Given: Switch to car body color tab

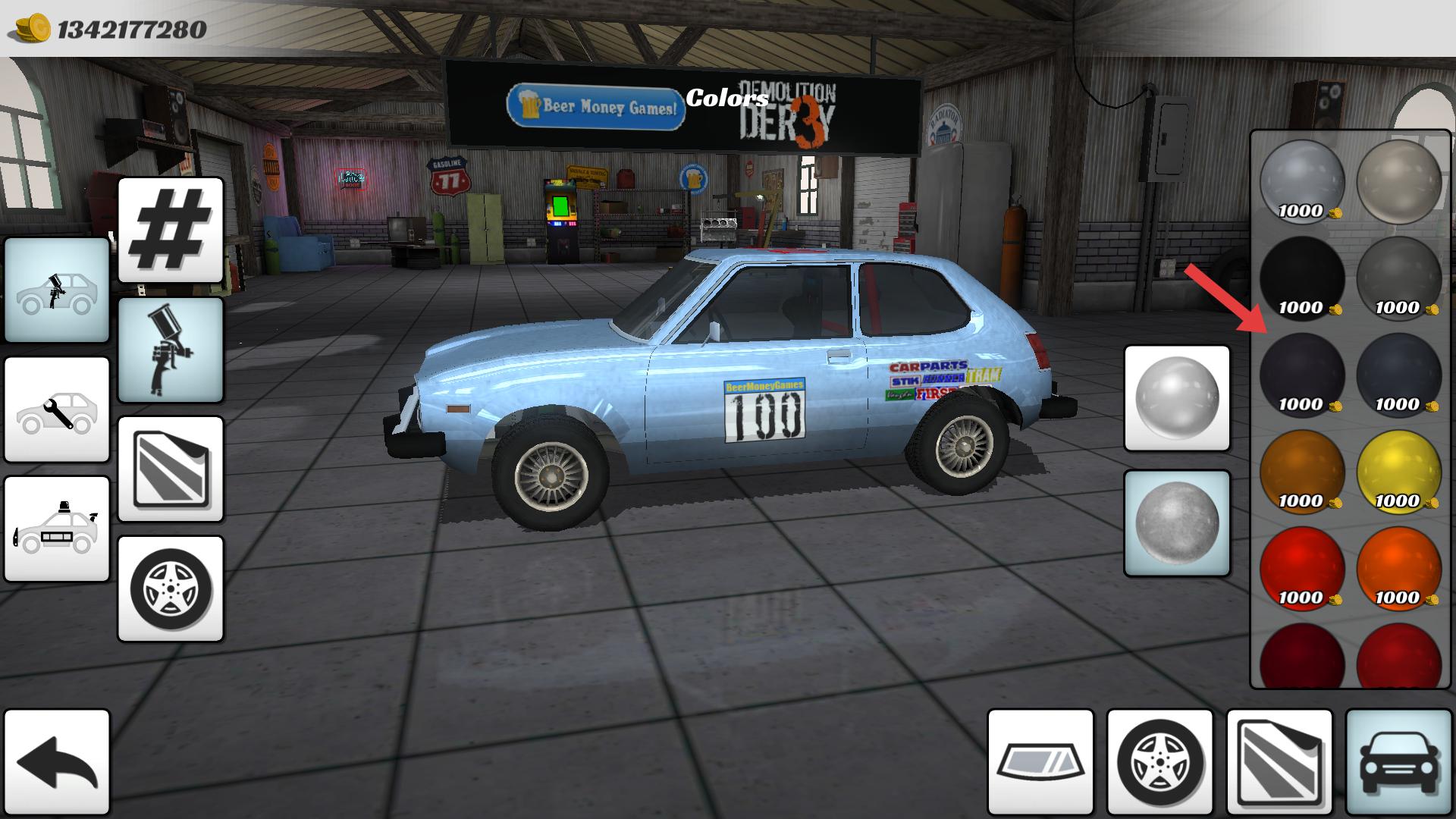Looking at the screenshot, I should [1398, 763].
